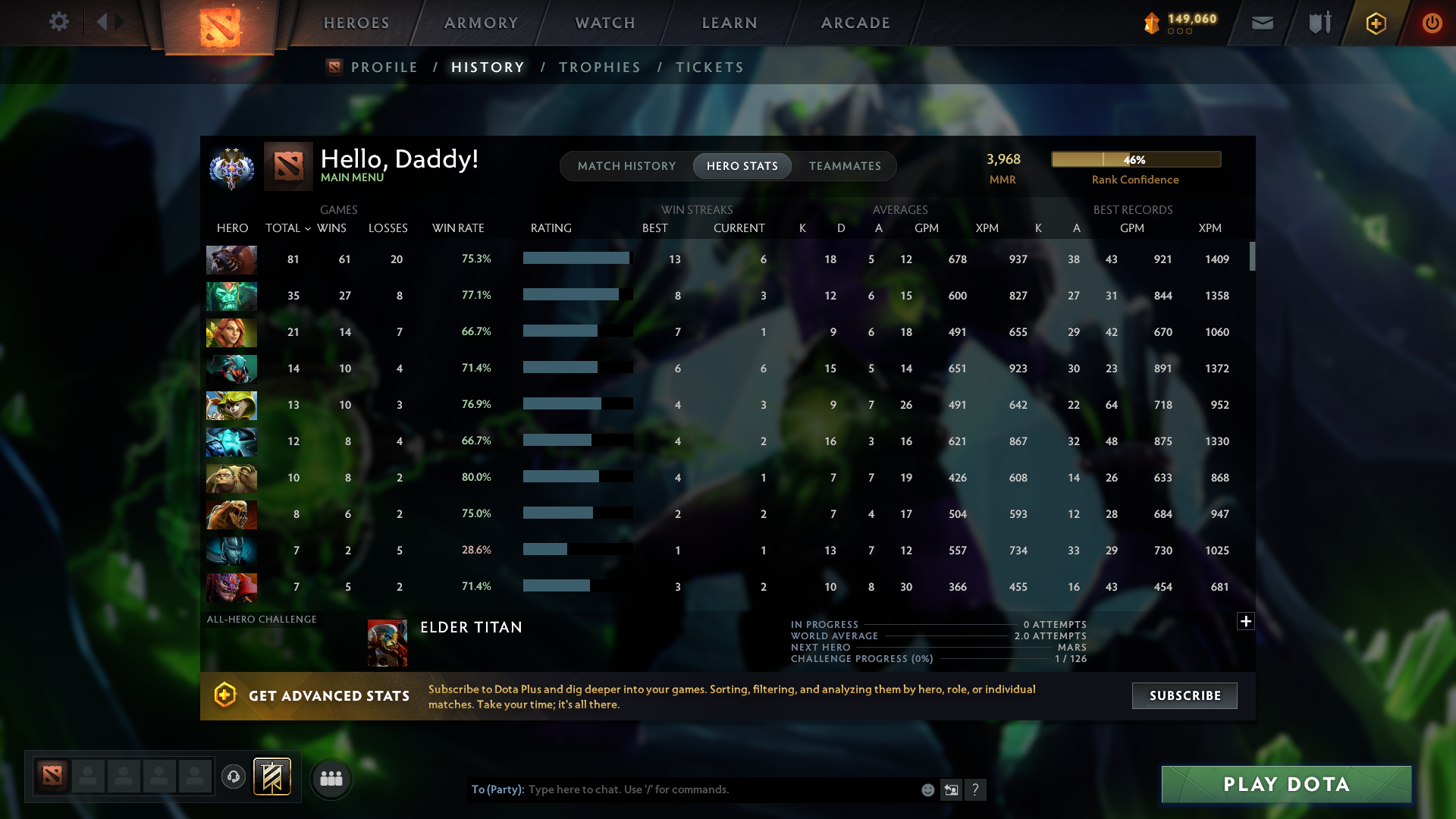Open the friends list people icon at bottom

330,777
